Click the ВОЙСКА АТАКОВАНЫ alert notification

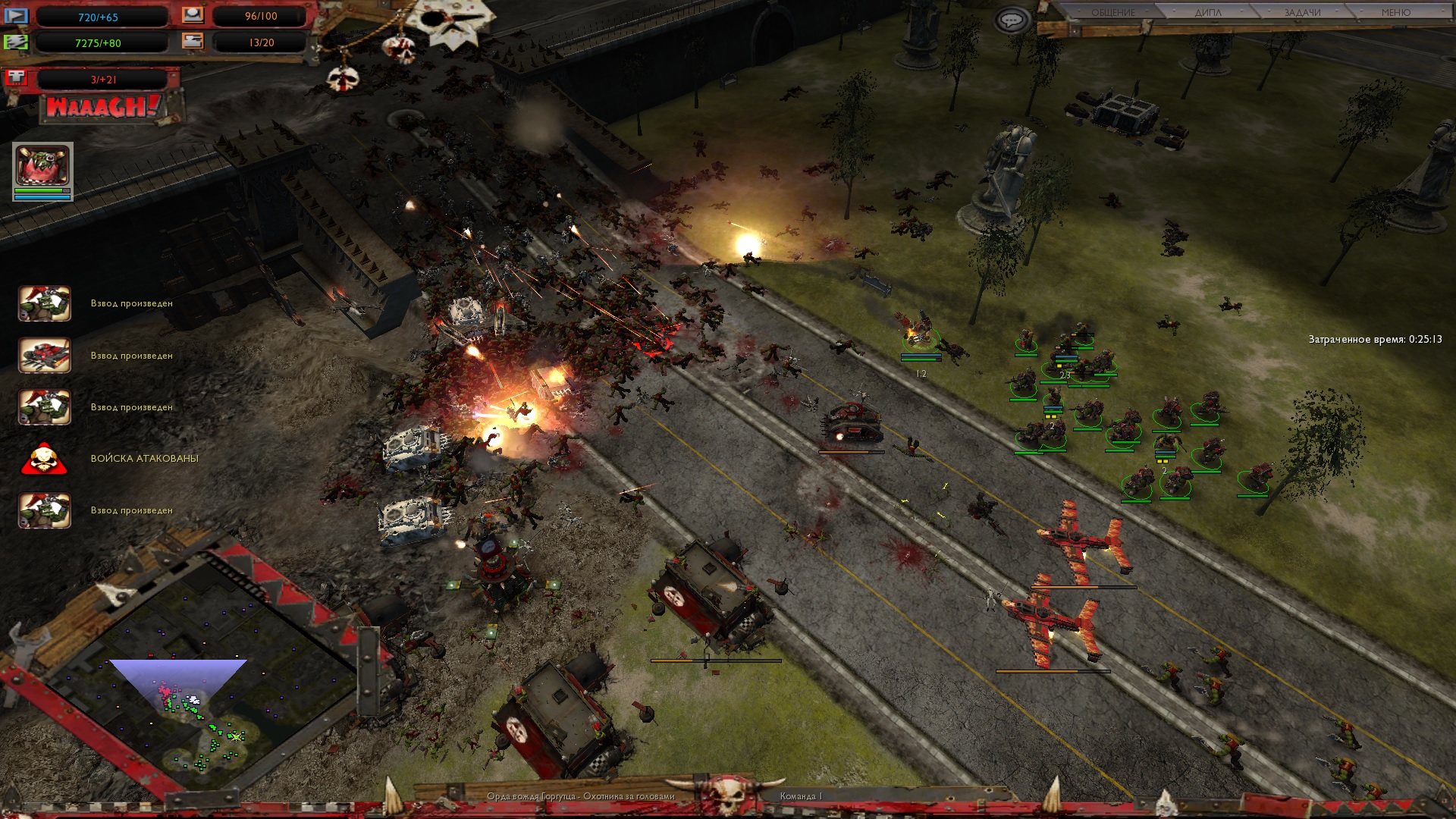pos(45,459)
